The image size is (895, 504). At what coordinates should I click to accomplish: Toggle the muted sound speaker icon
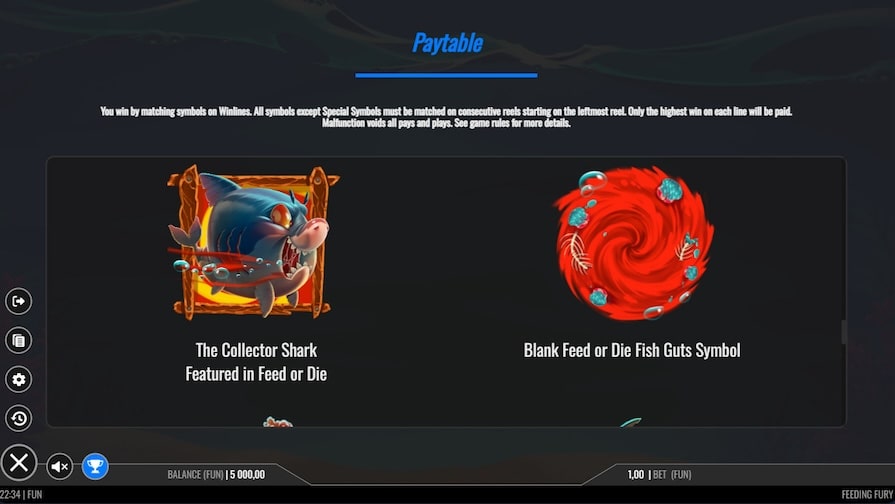pyautogui.click(x=60, y=466)
